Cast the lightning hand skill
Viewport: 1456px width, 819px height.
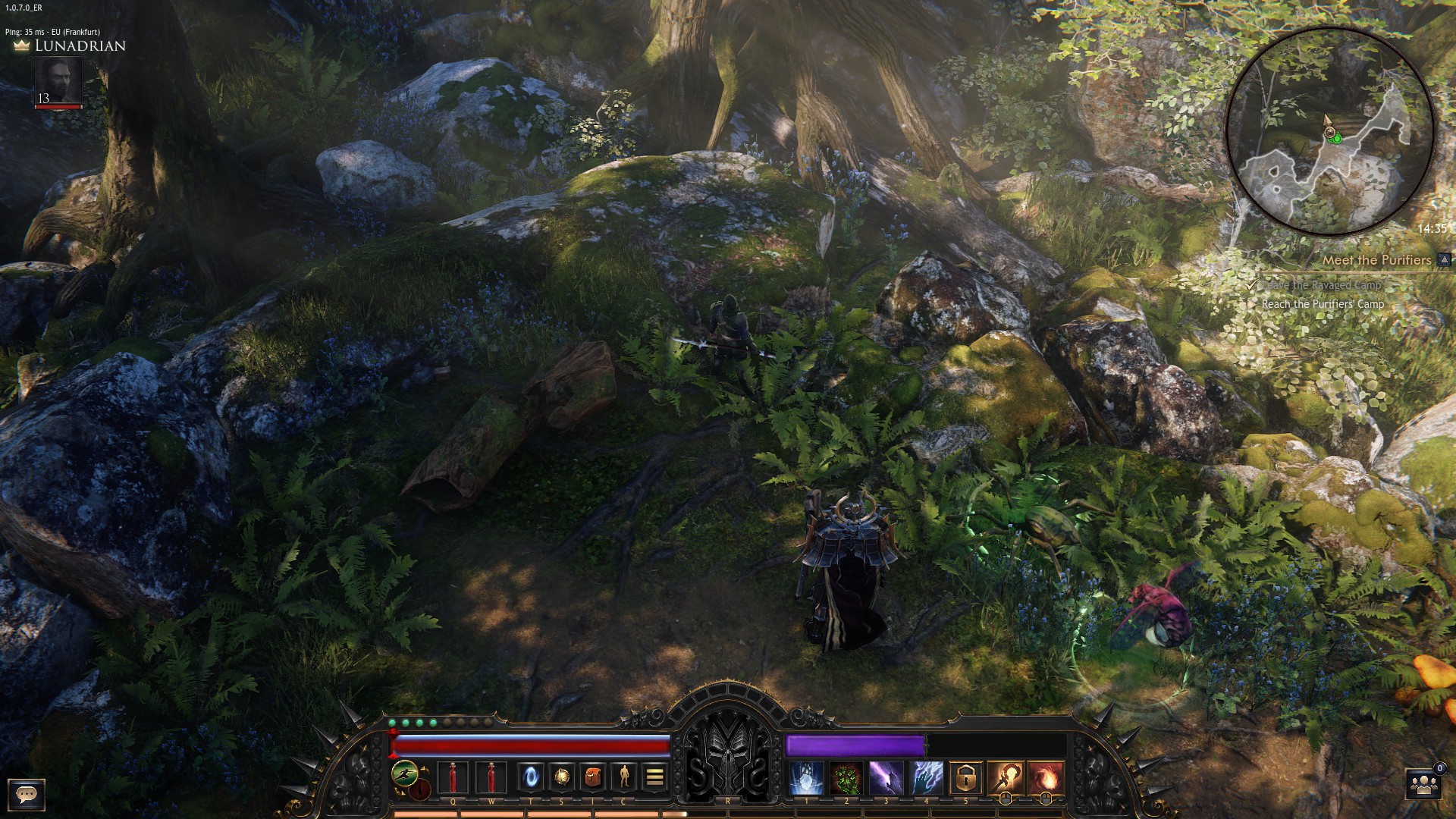pos(926,779)
